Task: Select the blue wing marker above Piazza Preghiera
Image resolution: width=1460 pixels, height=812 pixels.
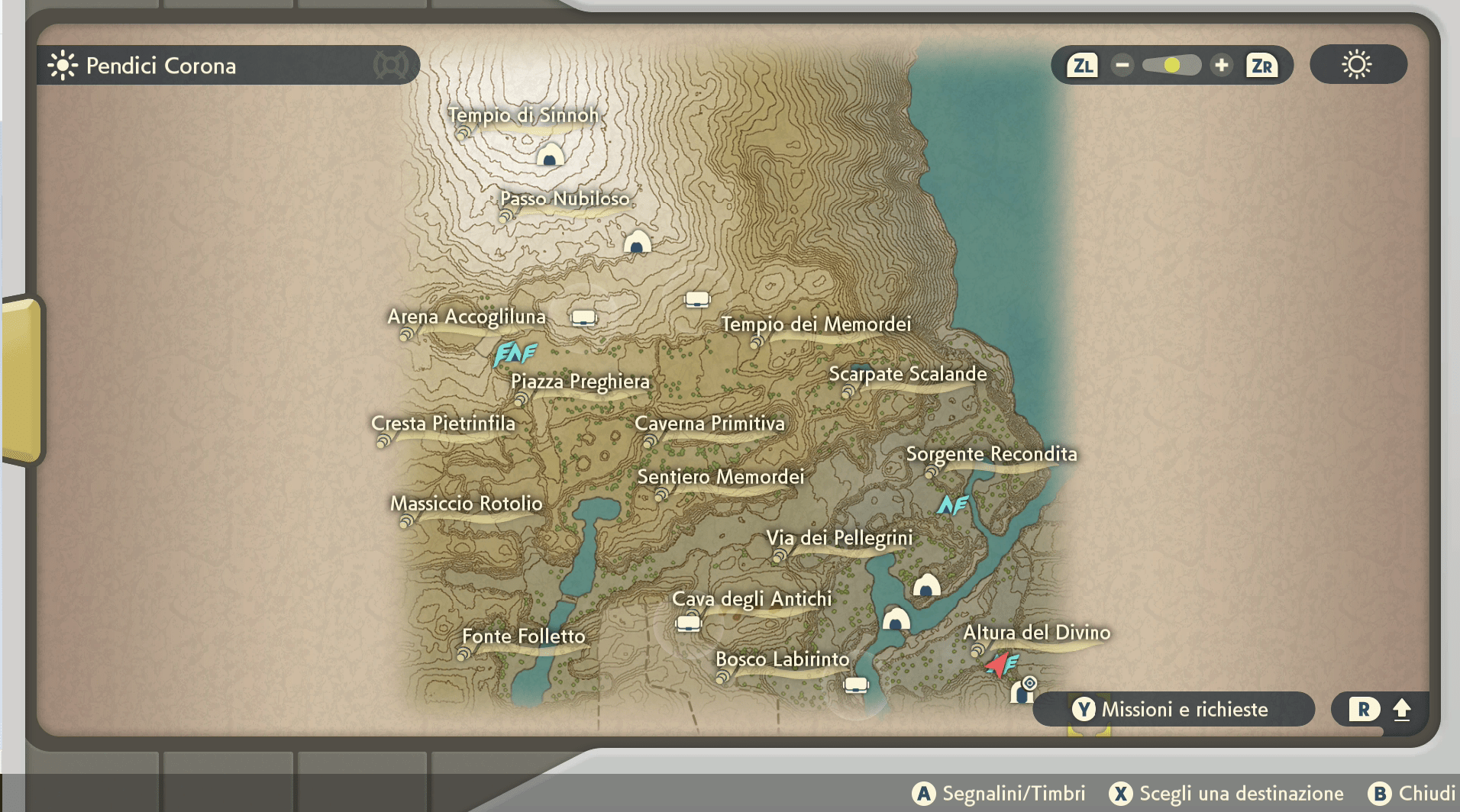Action: (515, 353)
